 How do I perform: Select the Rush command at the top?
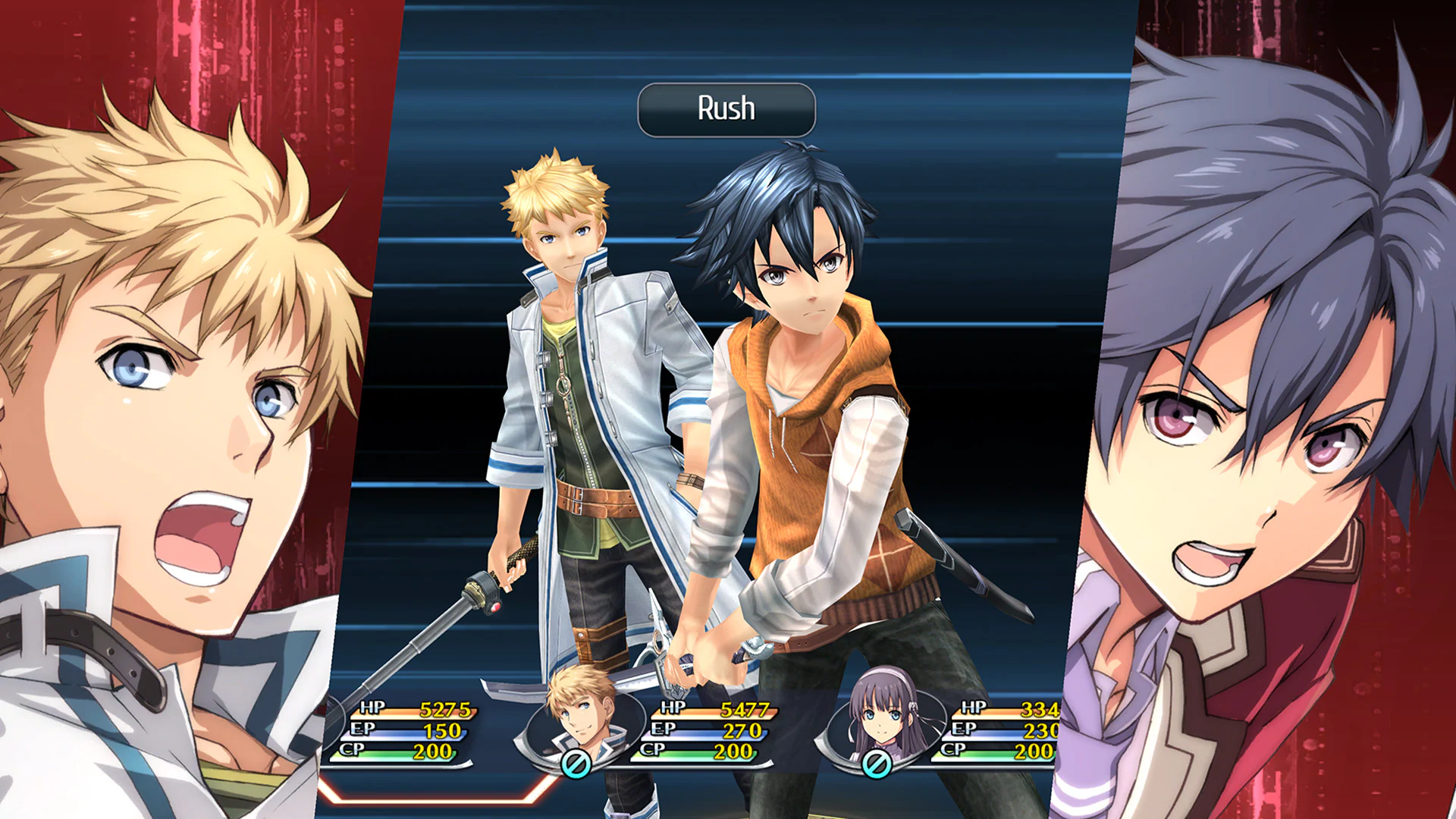tap(726, 108)
